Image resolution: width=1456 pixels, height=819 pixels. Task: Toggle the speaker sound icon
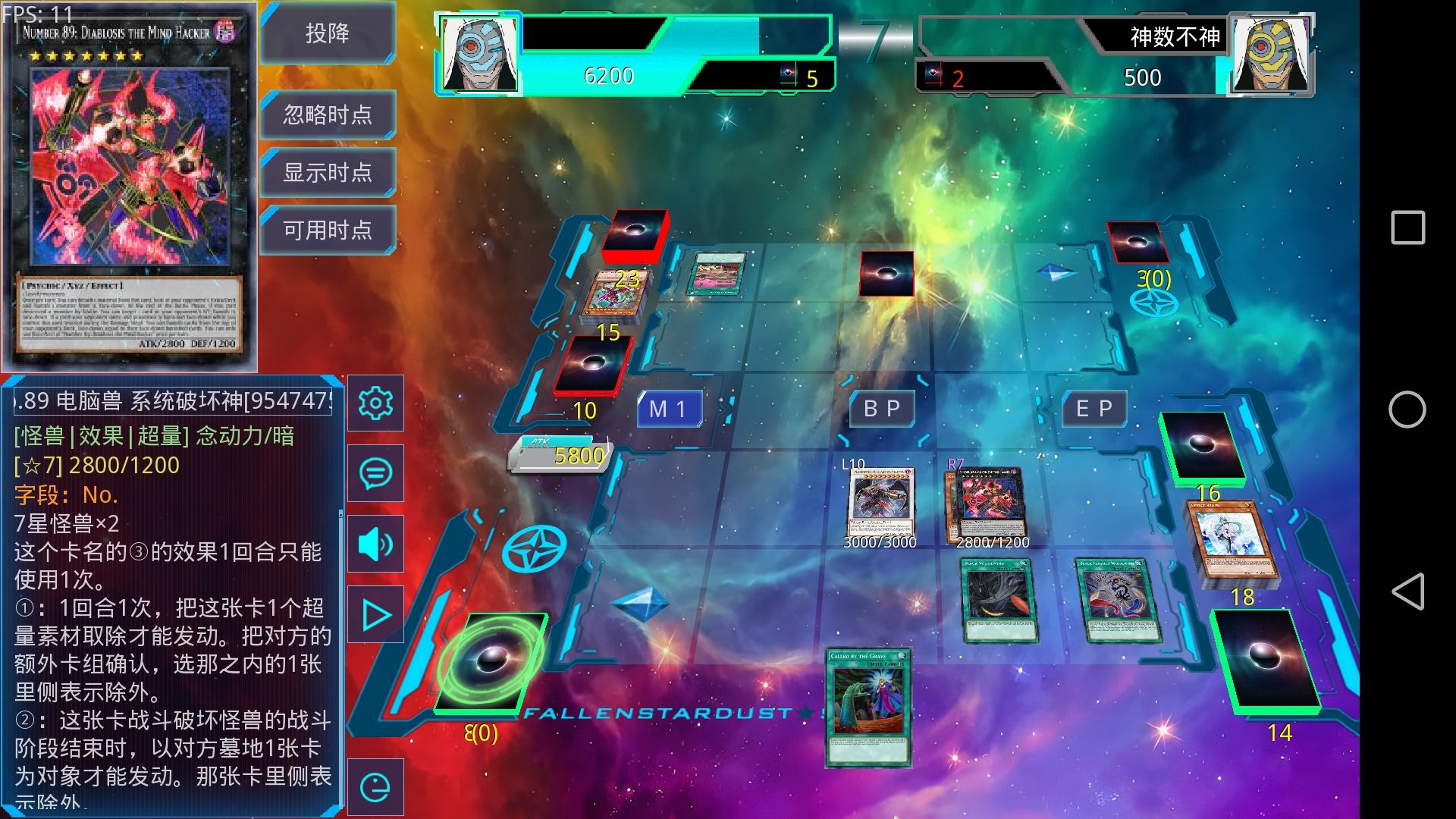coord(375,544)
